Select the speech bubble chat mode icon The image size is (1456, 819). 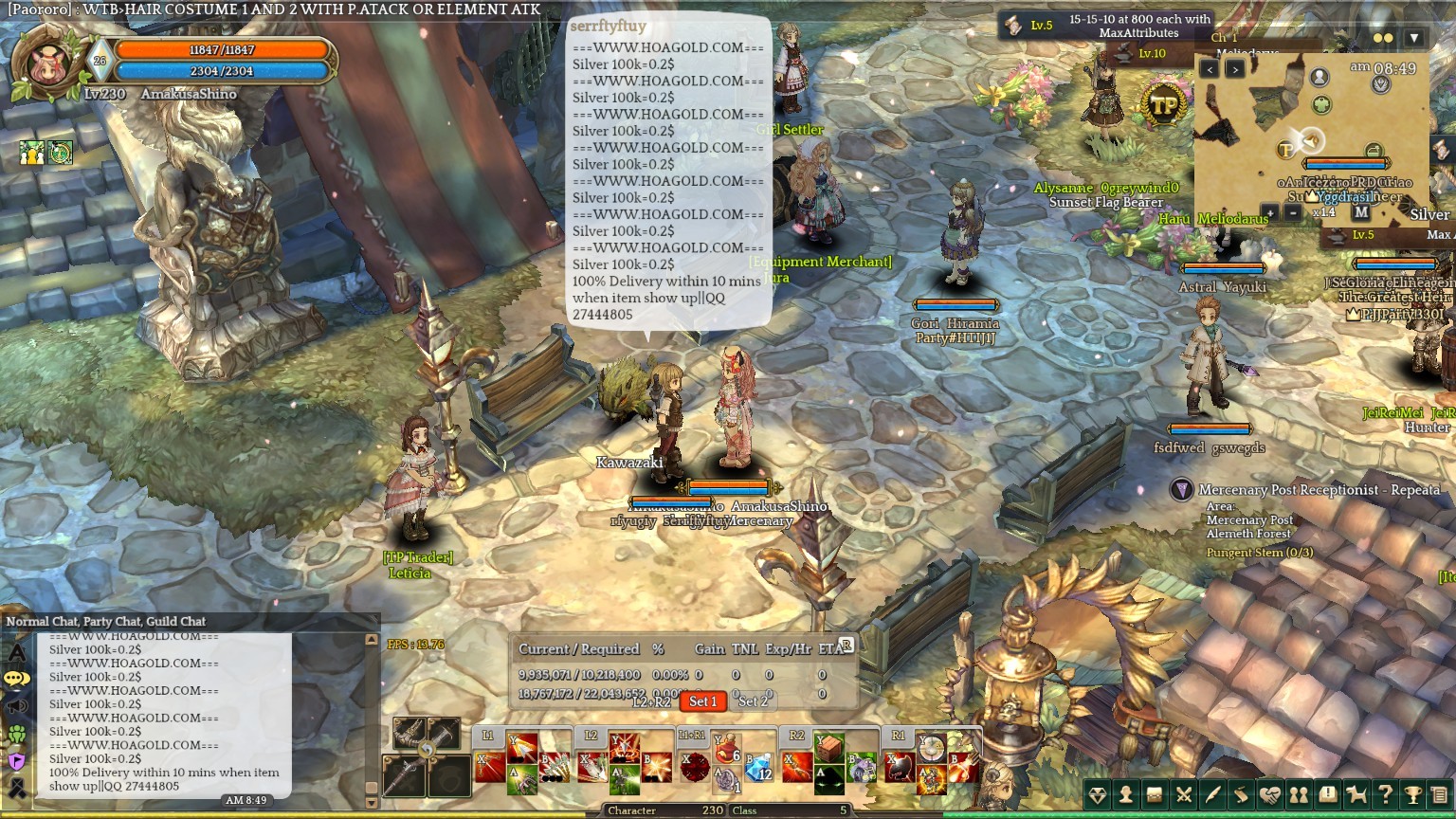pyautogui.click(x=17, y=679)
